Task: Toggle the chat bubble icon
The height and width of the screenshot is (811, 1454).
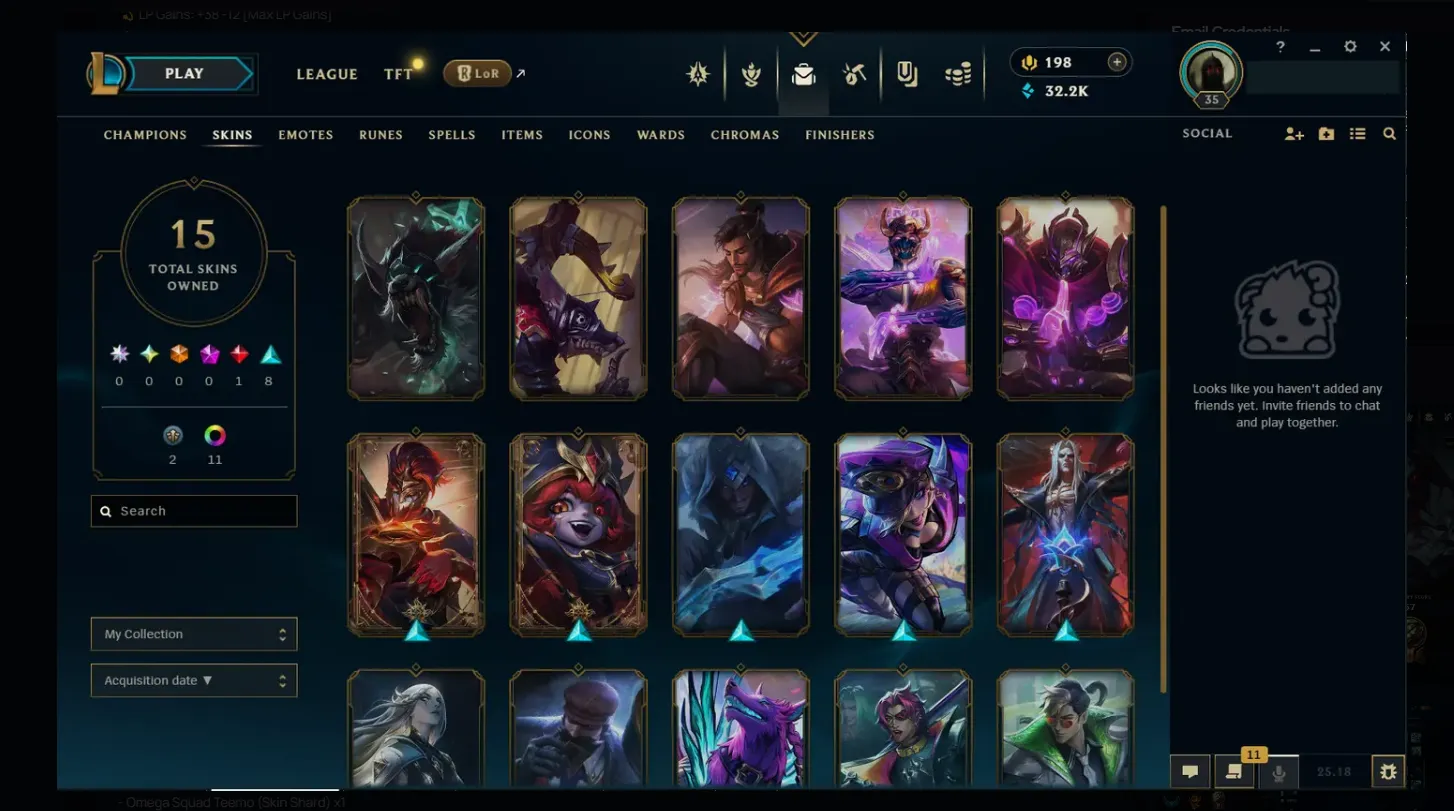Action: click(1191, 771)
